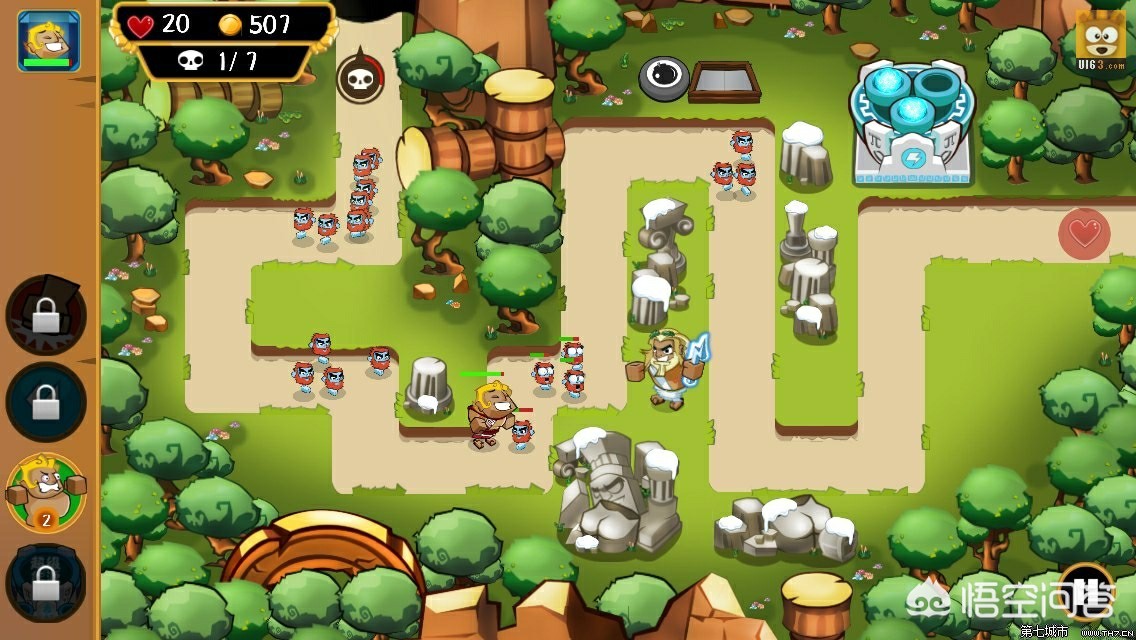Click the locked red ability slot
1136x640 pixels.
46,316
